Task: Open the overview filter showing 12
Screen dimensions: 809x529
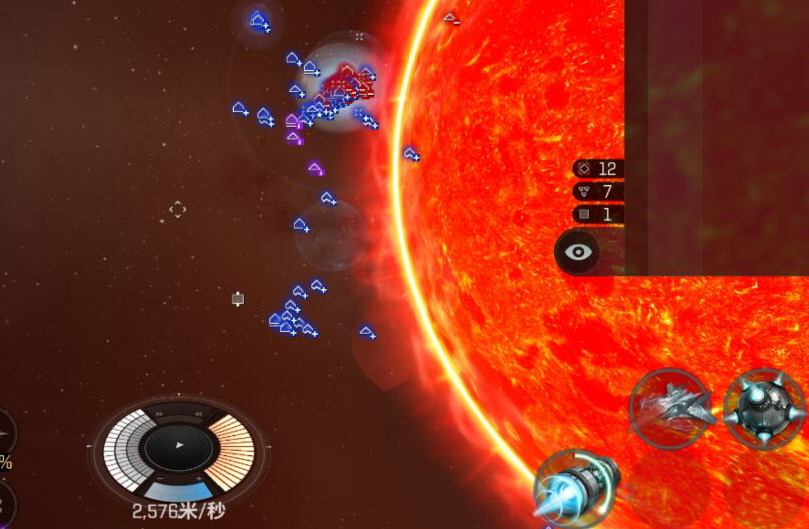Action: tap(598, 169)
